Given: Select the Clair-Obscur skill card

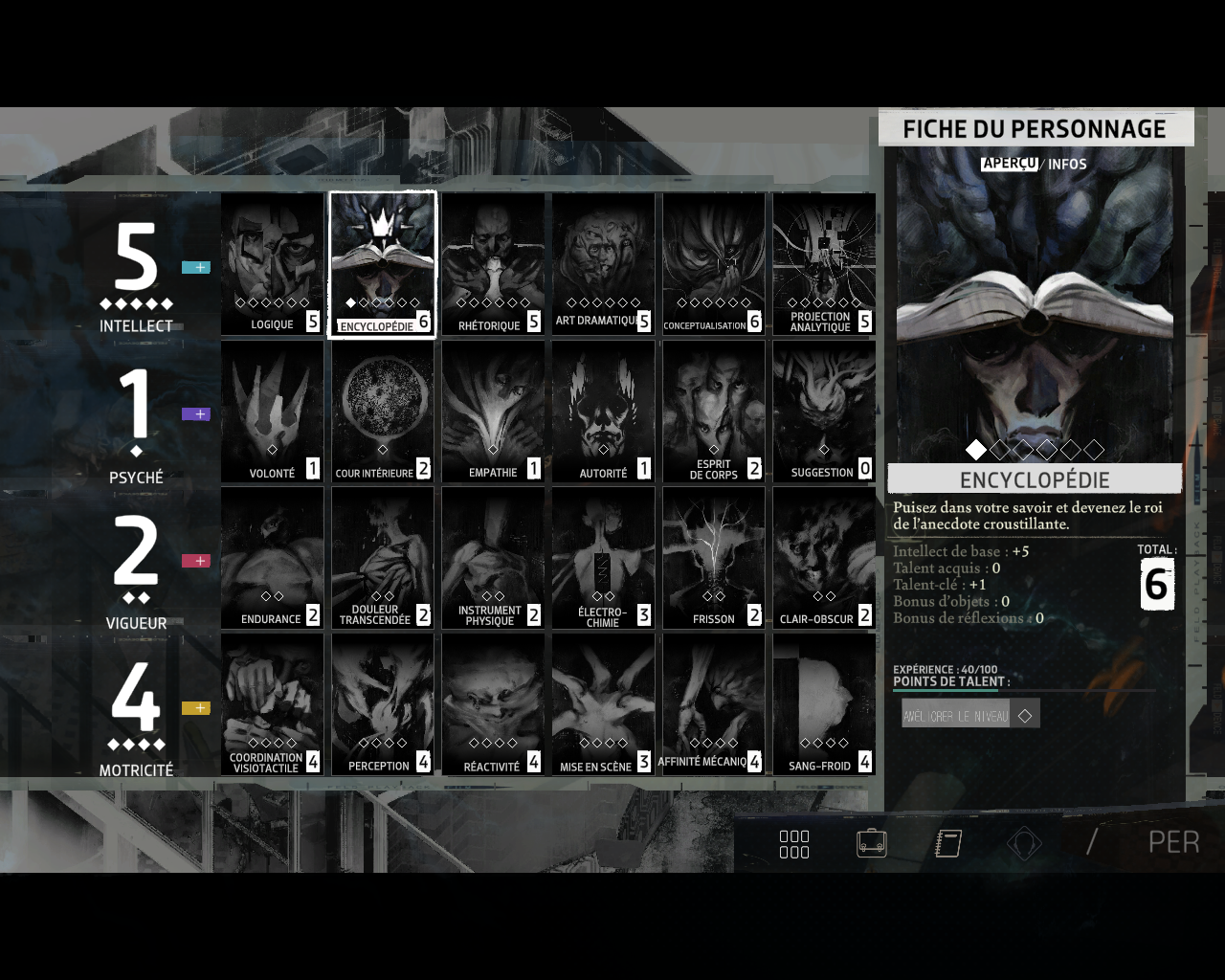Looking at the screenshot, I should (824, 558).
